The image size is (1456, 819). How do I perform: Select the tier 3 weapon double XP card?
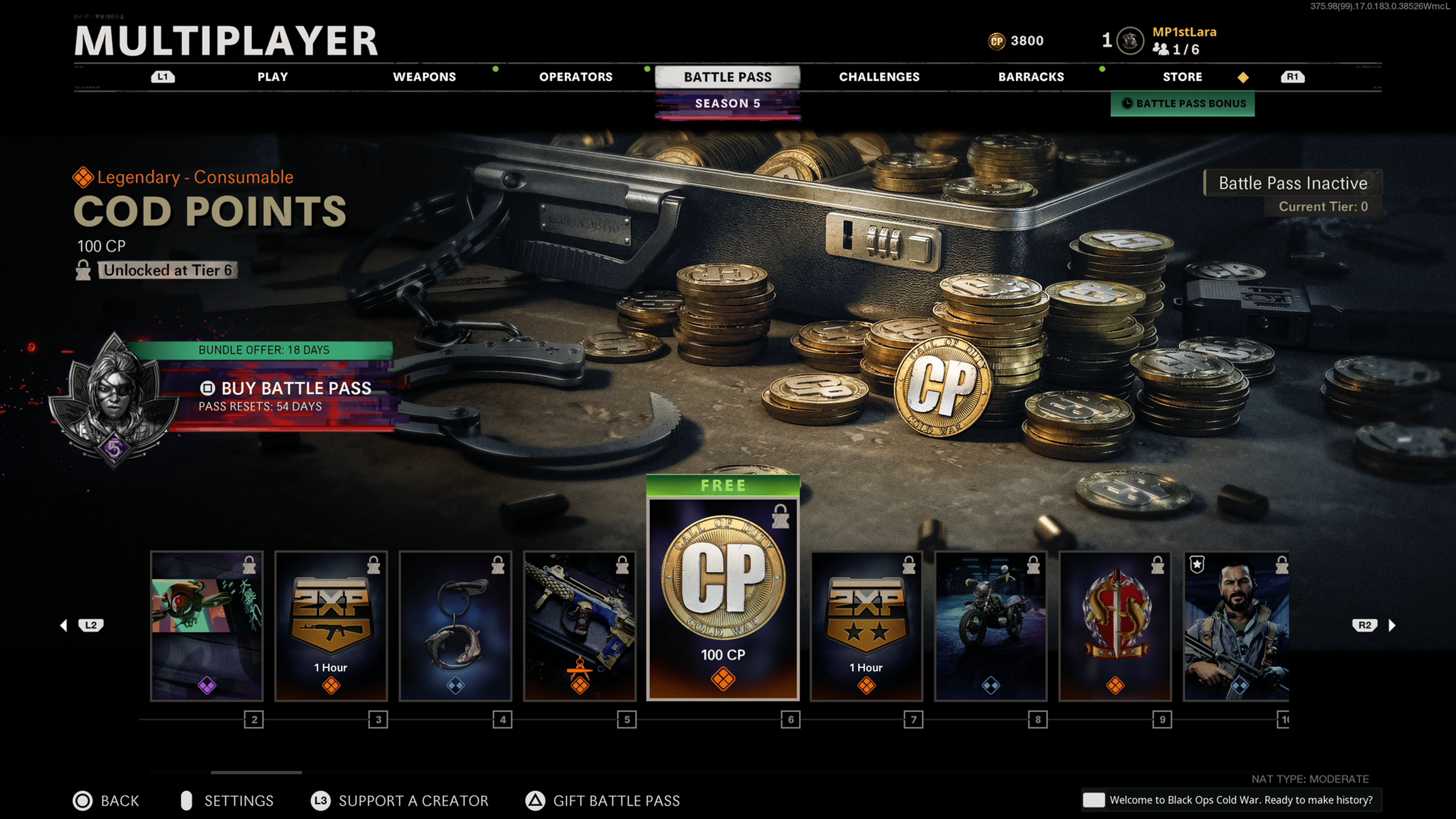tap(331, 626)
